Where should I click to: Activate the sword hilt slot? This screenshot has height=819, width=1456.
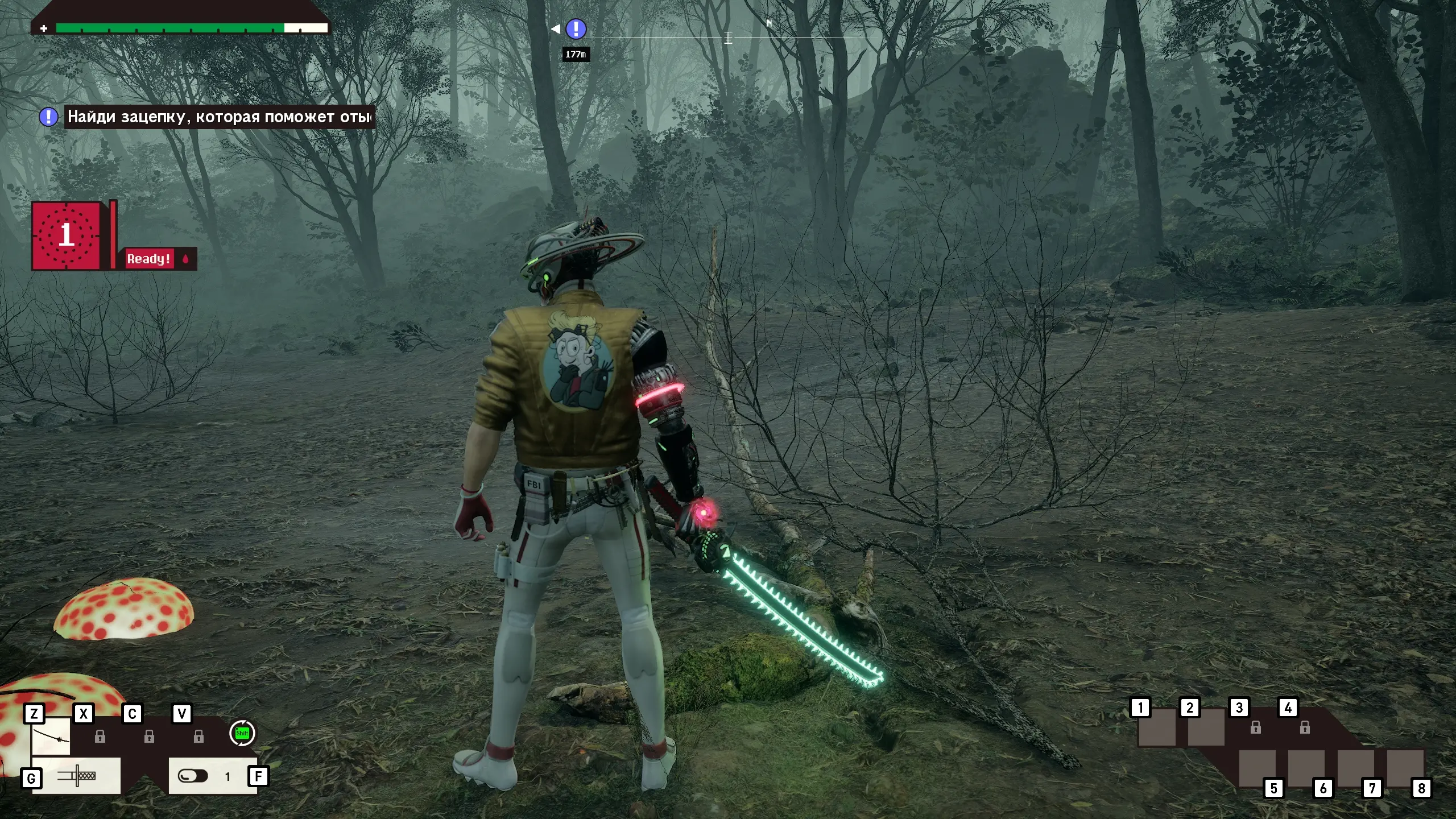(x=76, y=775)
